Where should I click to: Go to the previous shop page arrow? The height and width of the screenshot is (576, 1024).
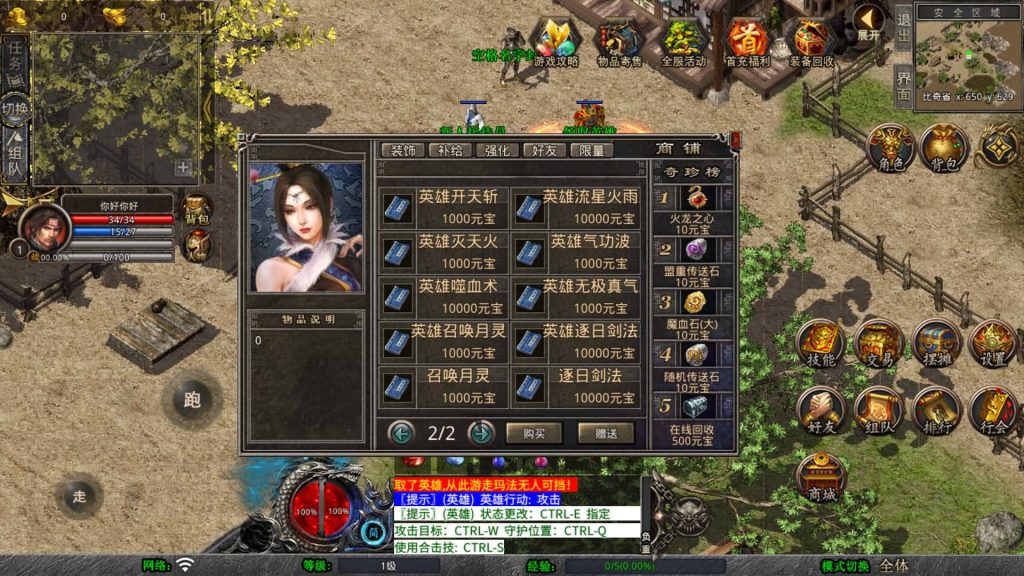tap(402, 433)
